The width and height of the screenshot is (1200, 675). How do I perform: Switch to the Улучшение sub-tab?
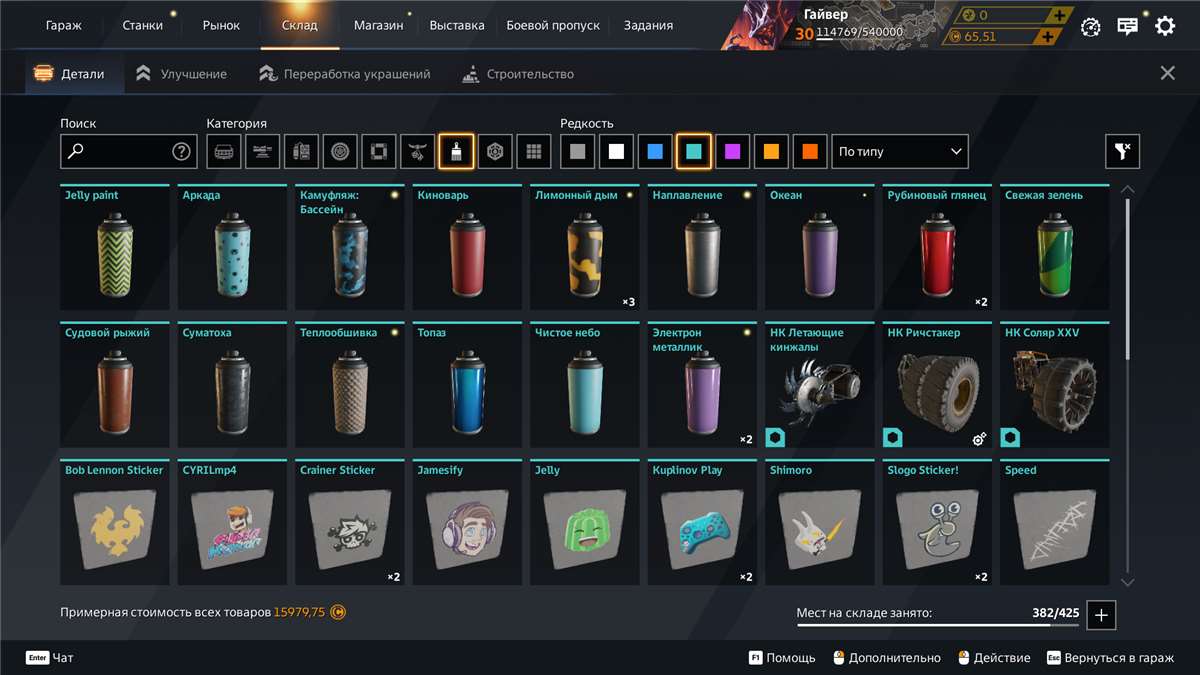182,74
